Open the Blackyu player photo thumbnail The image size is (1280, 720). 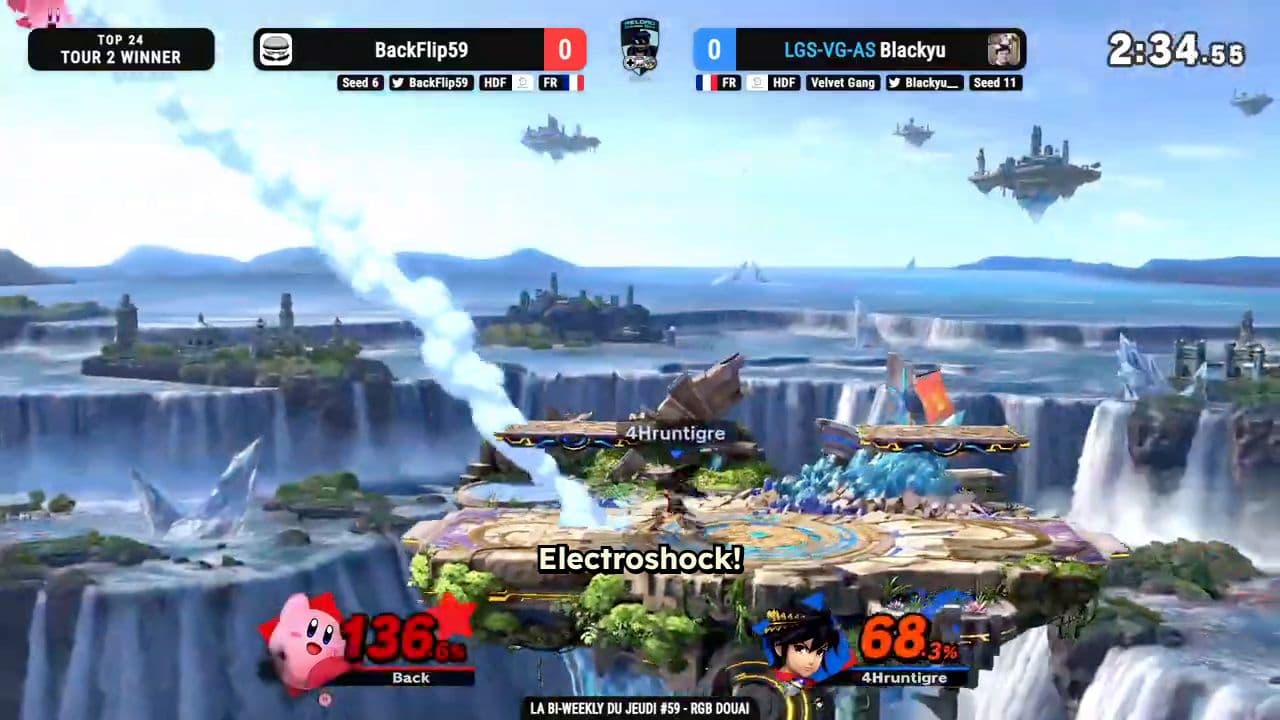1004,49
